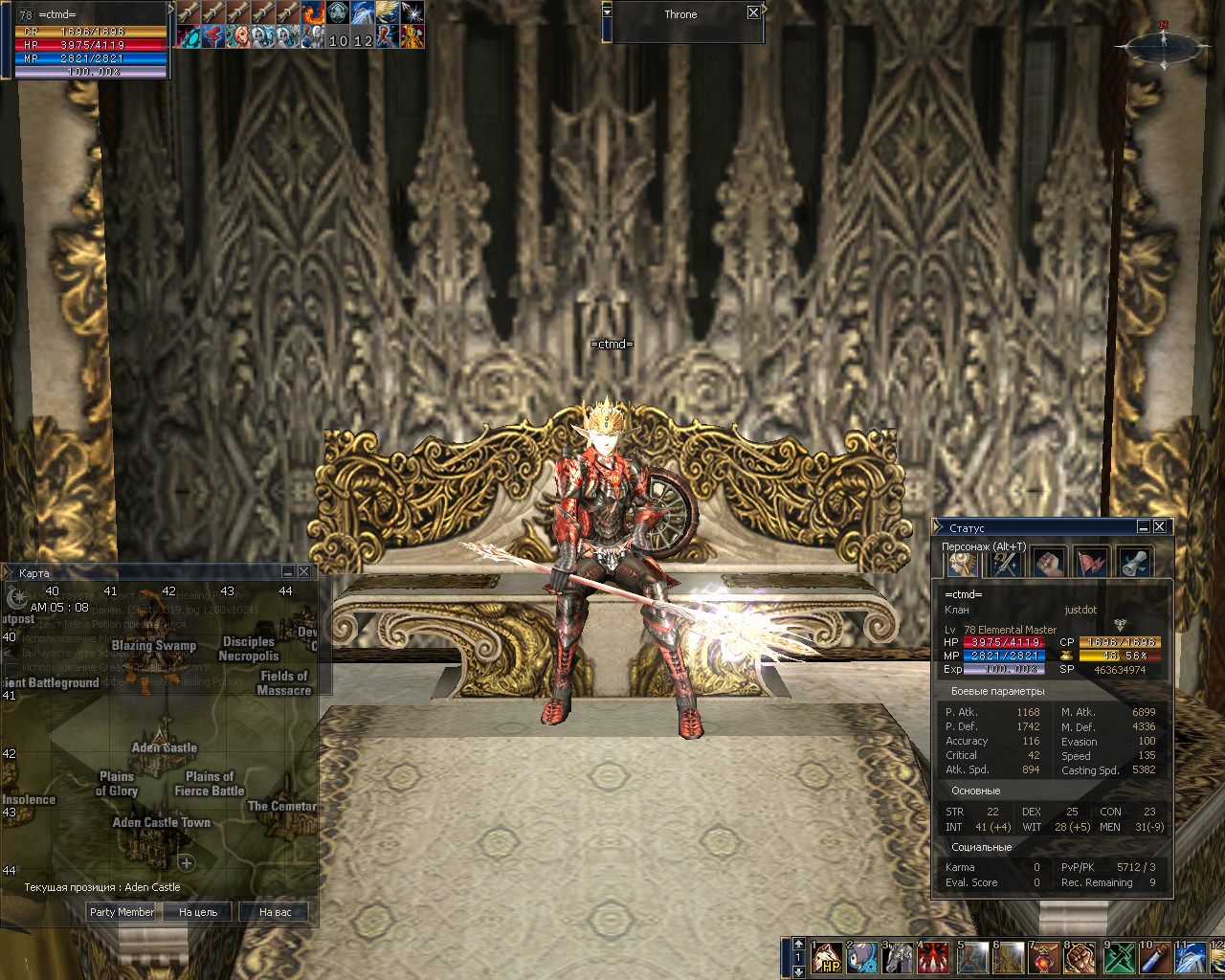Switch to the sword-and-sparkles status tab
The height and width of the screenshot is (980, 1225).
pos(1004,564)
